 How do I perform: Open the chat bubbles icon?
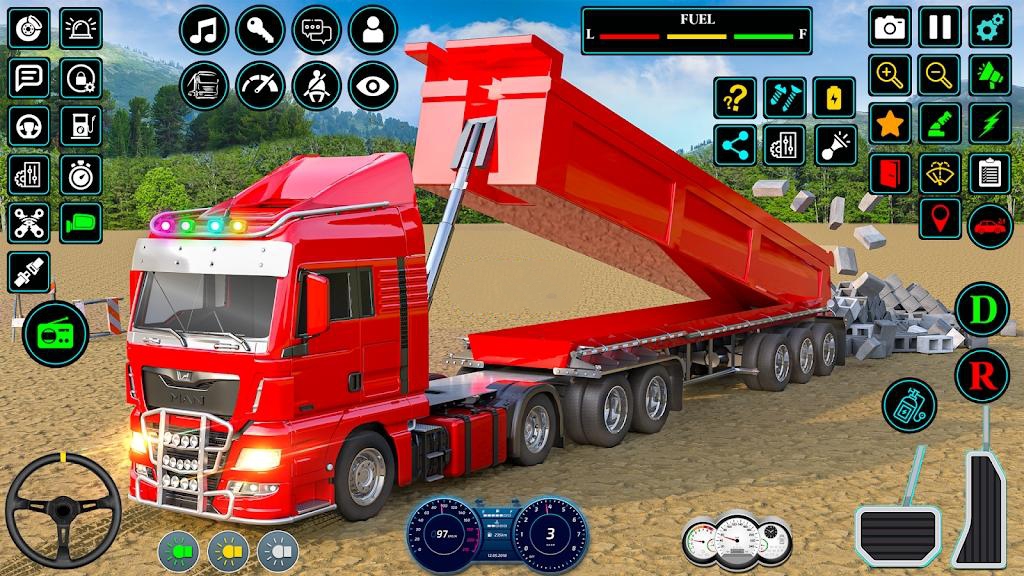[316, 30]
